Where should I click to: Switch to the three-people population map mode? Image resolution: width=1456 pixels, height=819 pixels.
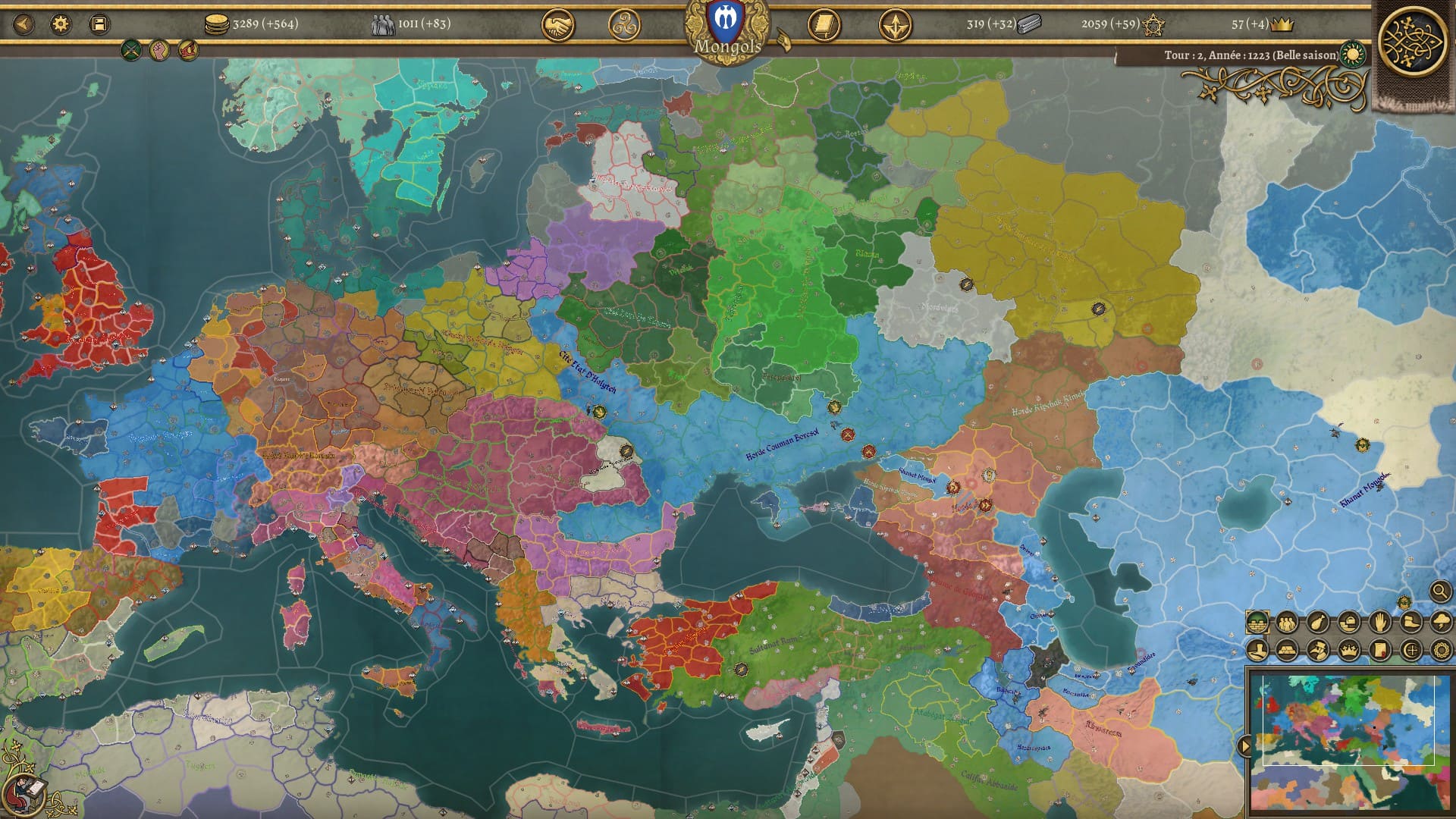[1287, 623]
